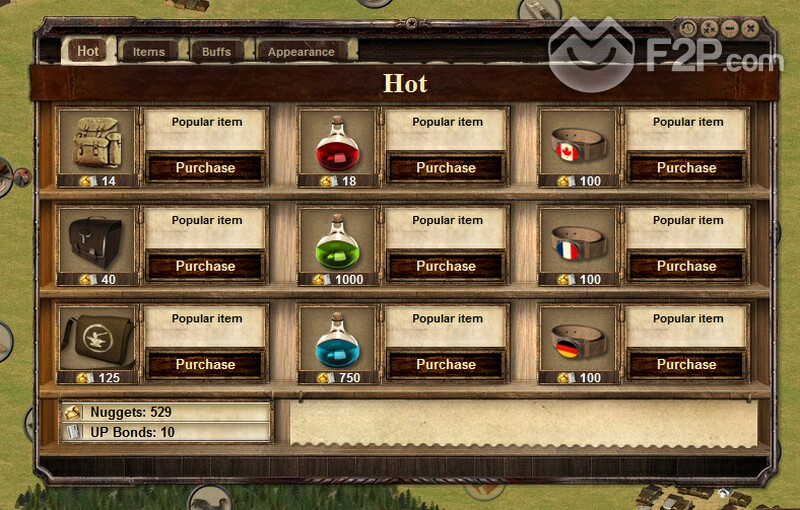Purchase the backpack costing 14 nuggets
Image resolution: width=800 pixels, height=510 pixels.
[205, 168]
